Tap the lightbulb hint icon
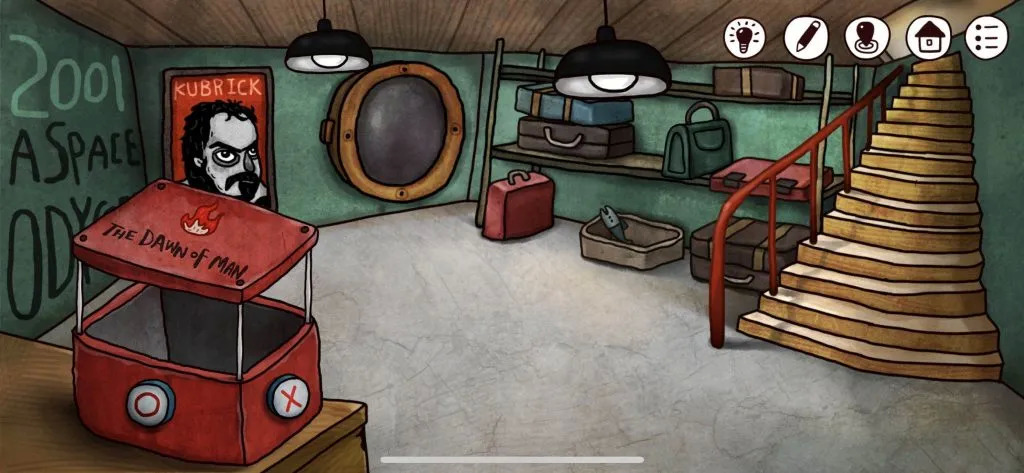 pyautogui.click(x=745, y=38)
